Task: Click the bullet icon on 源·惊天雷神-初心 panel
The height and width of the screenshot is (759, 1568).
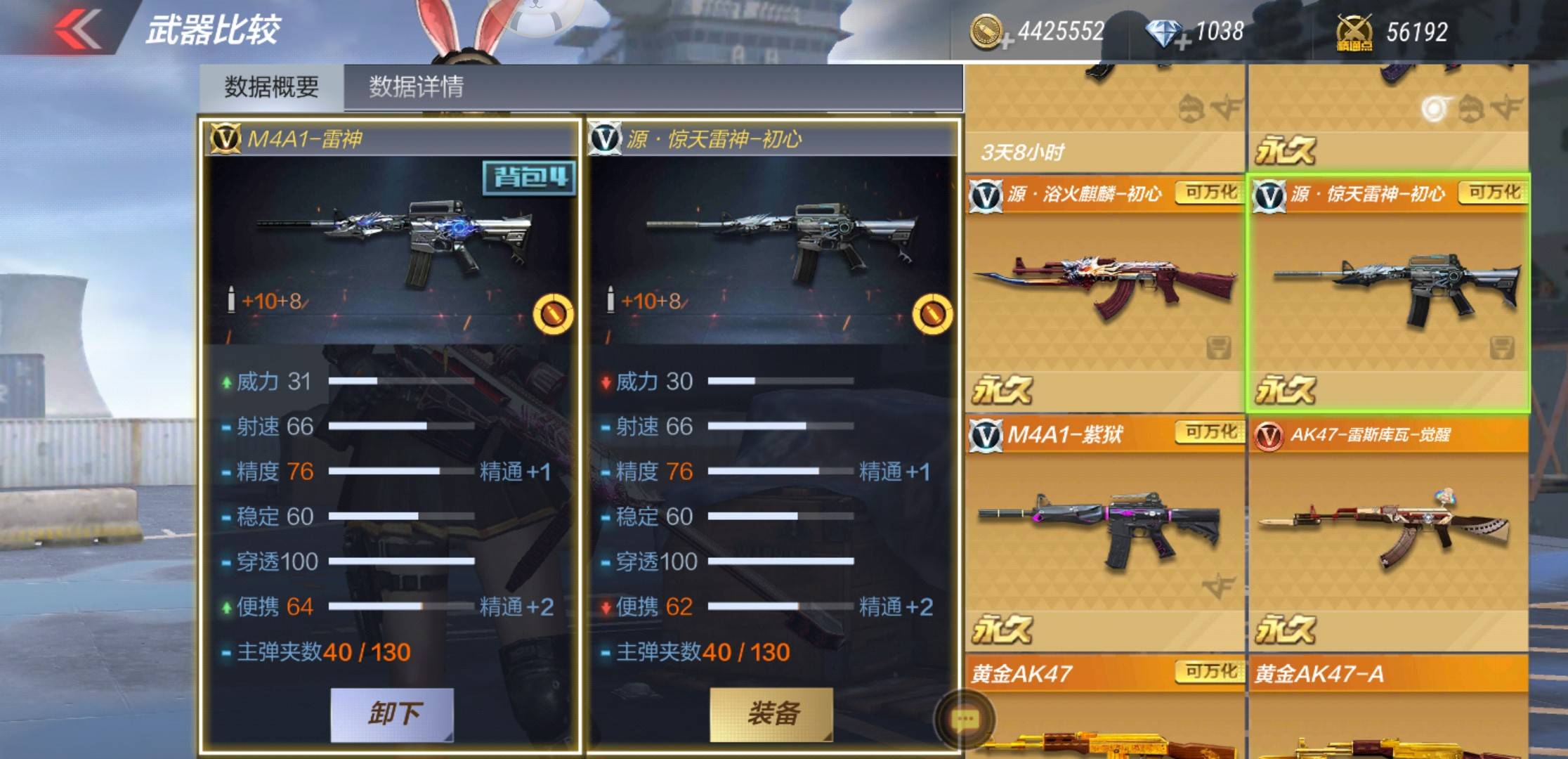Action: pyautogui.click(x=932, y=314)
